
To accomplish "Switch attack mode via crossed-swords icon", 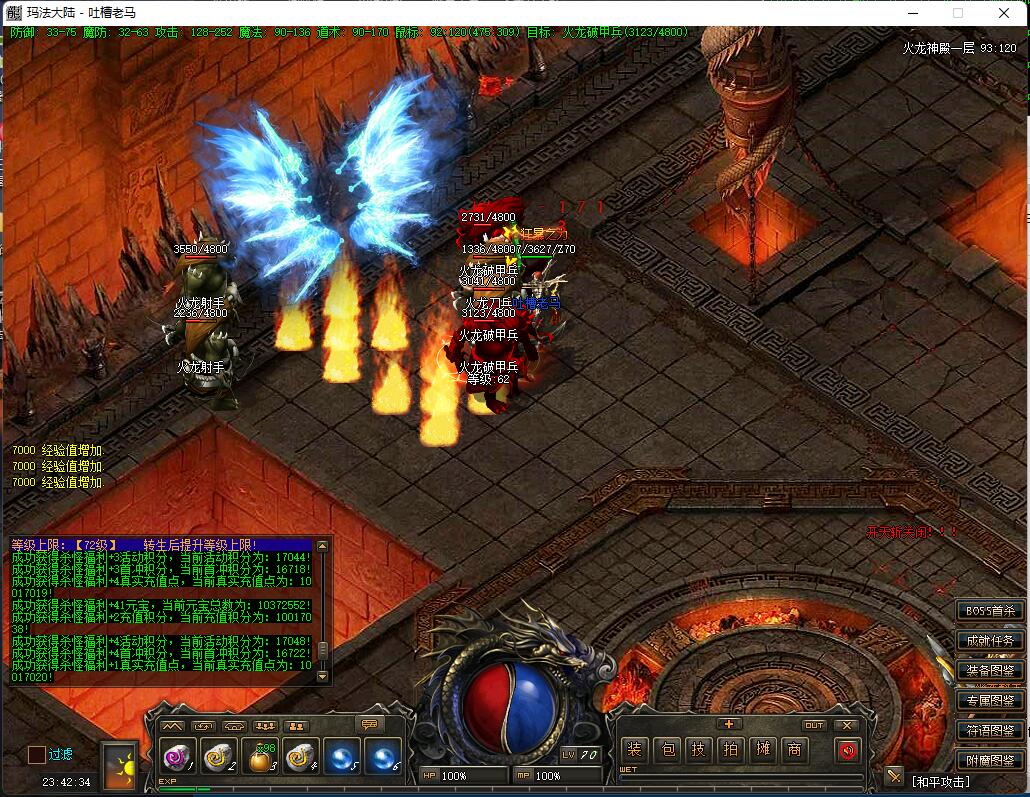I will [893, 776].
